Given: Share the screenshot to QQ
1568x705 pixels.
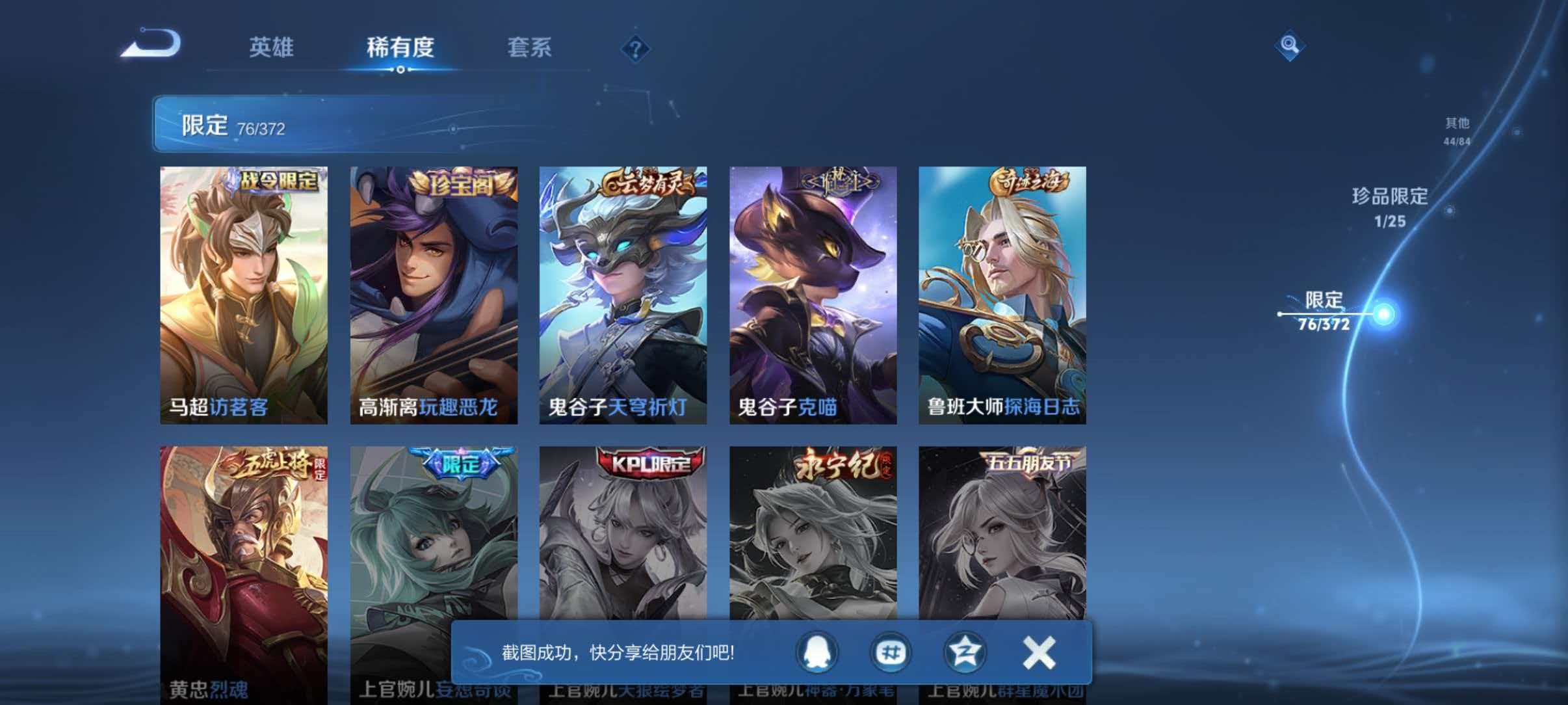Looking at the screenshot, I should click(x=818, y=654).
